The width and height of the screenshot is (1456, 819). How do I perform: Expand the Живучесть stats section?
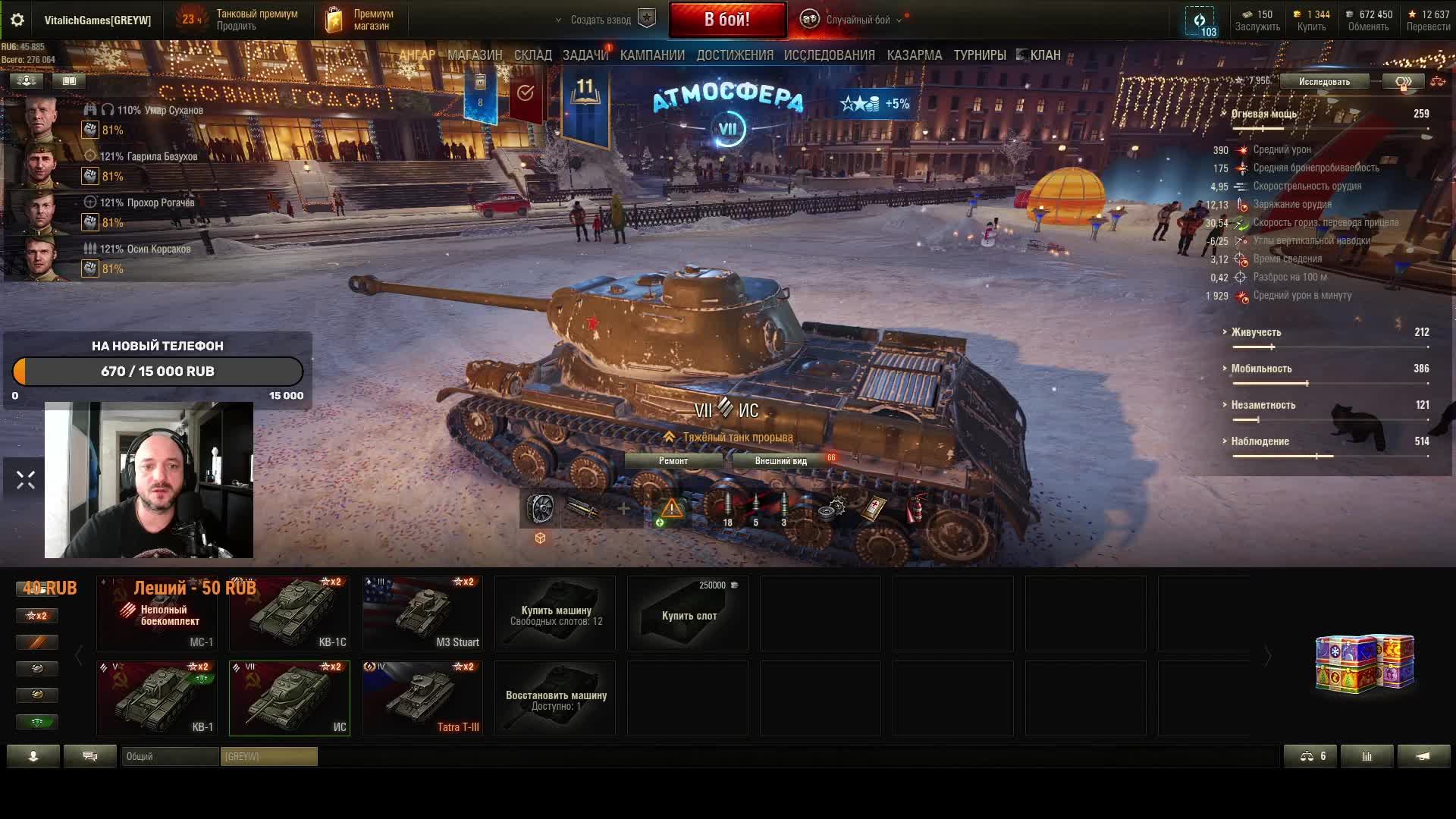coord(1256,332)
